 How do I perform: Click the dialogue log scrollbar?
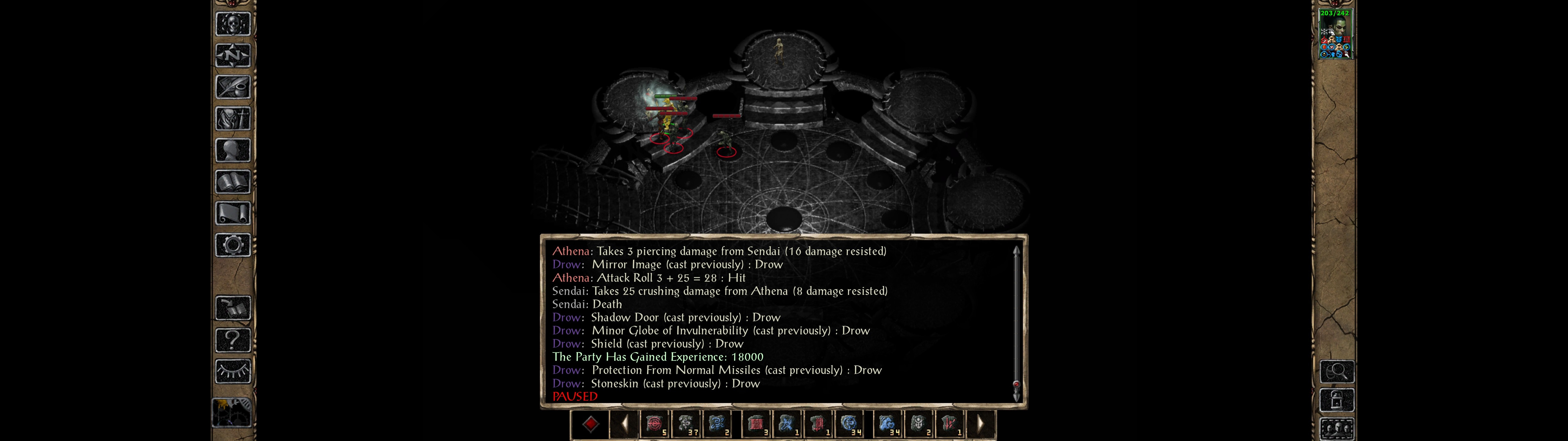pyautogui.click(x=1016, y=323)
